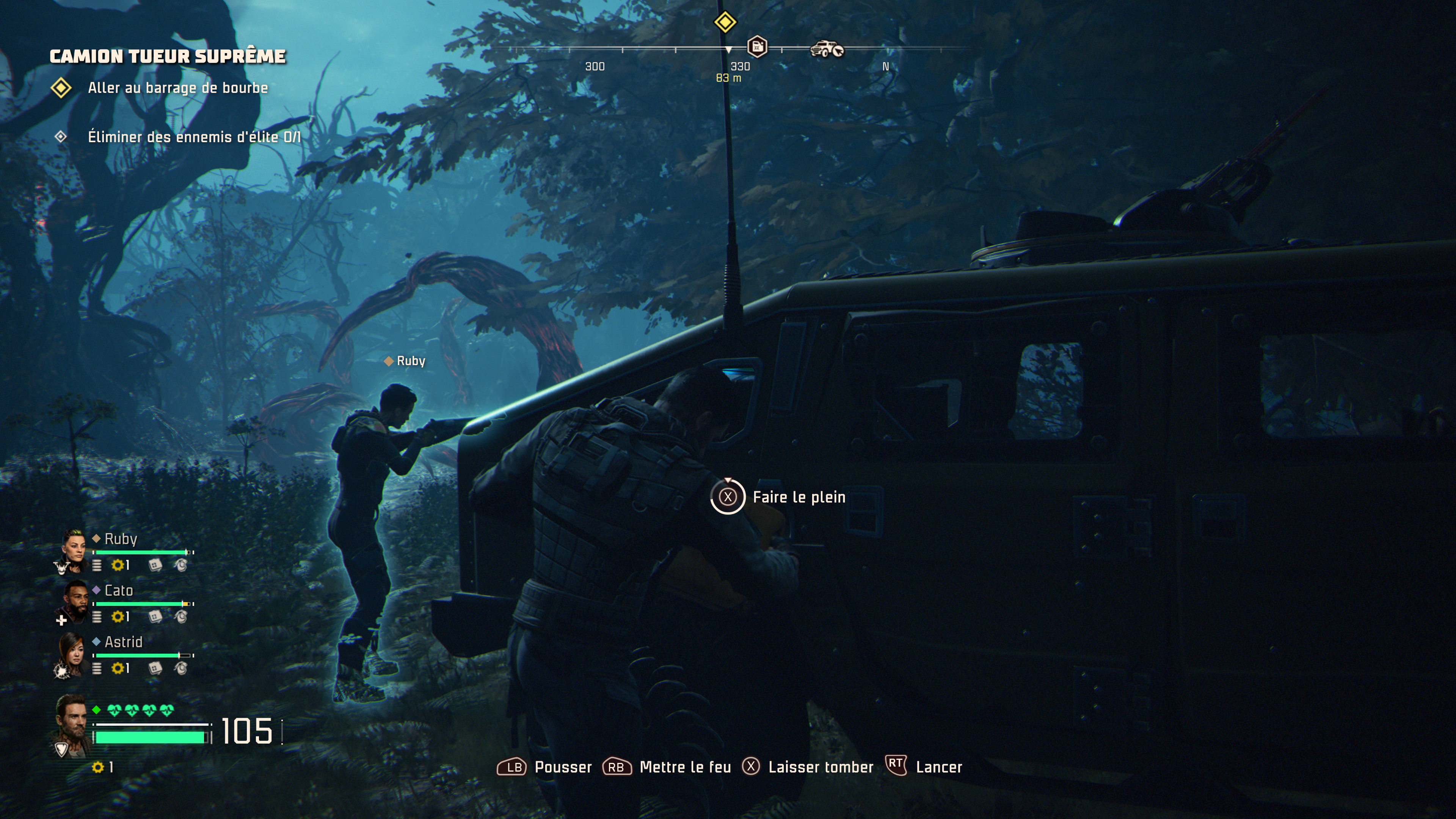Click the 'Camion tueur suprême' mission title

[x=168, y=56]
